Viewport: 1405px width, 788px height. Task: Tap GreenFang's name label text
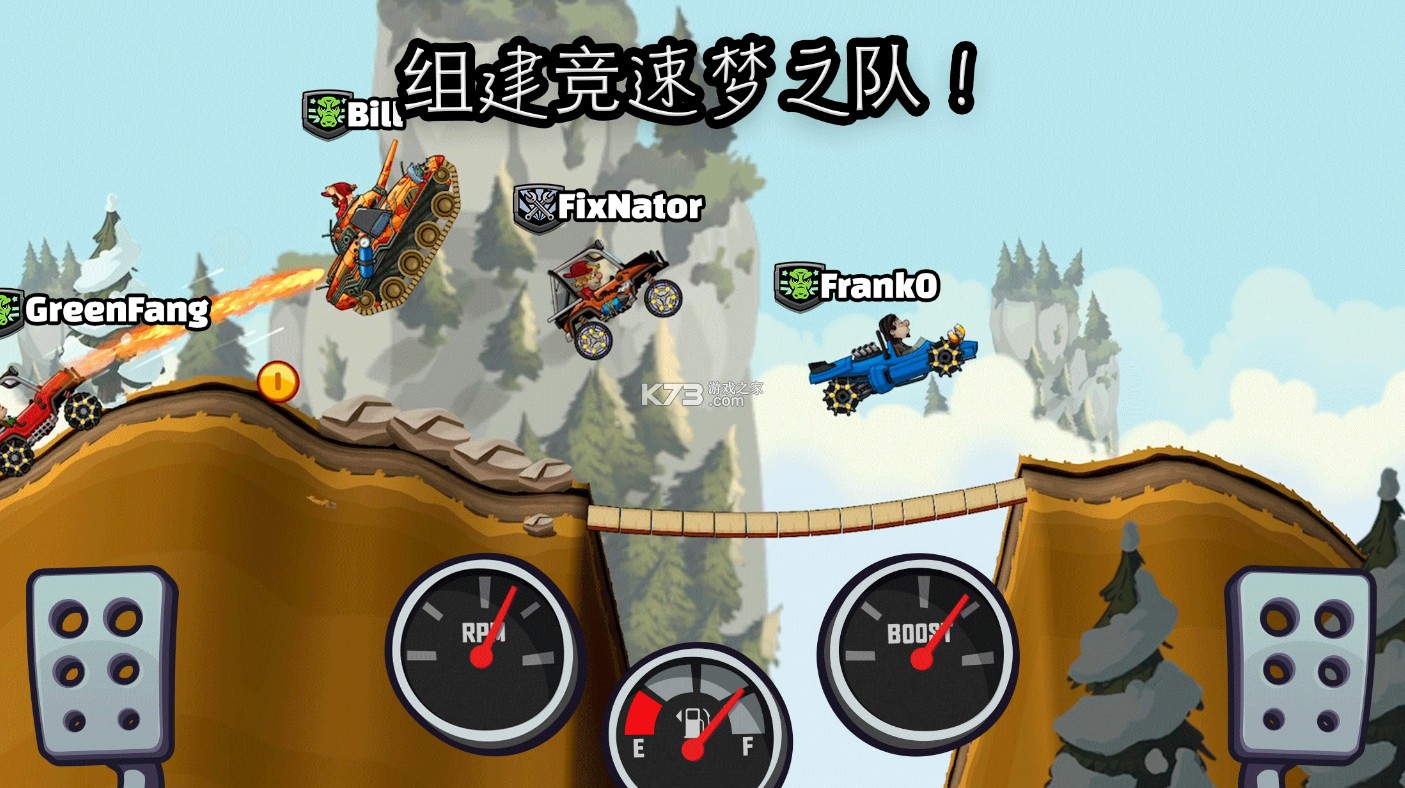point(118,311)
